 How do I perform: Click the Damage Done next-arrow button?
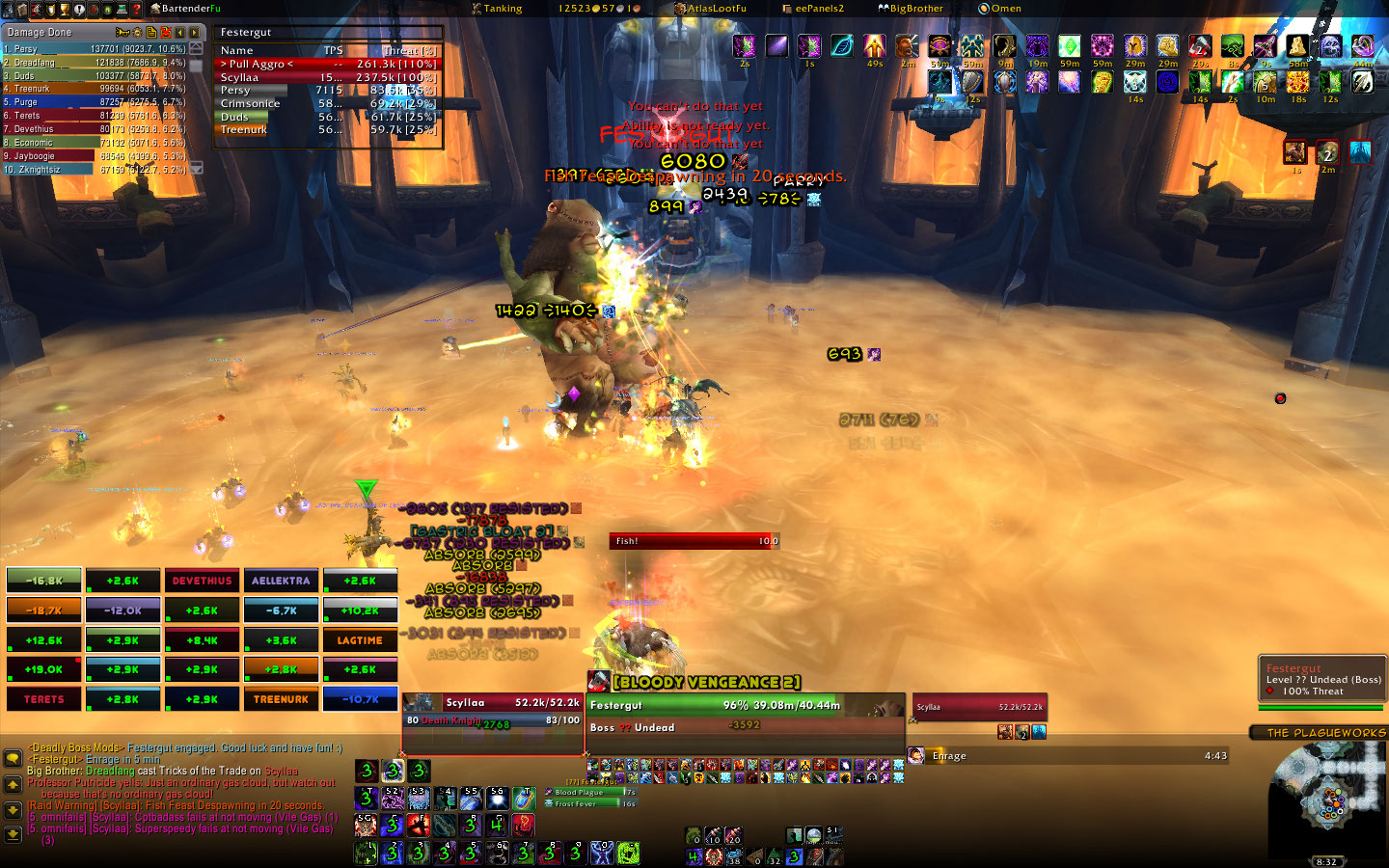tap(194, 33)
